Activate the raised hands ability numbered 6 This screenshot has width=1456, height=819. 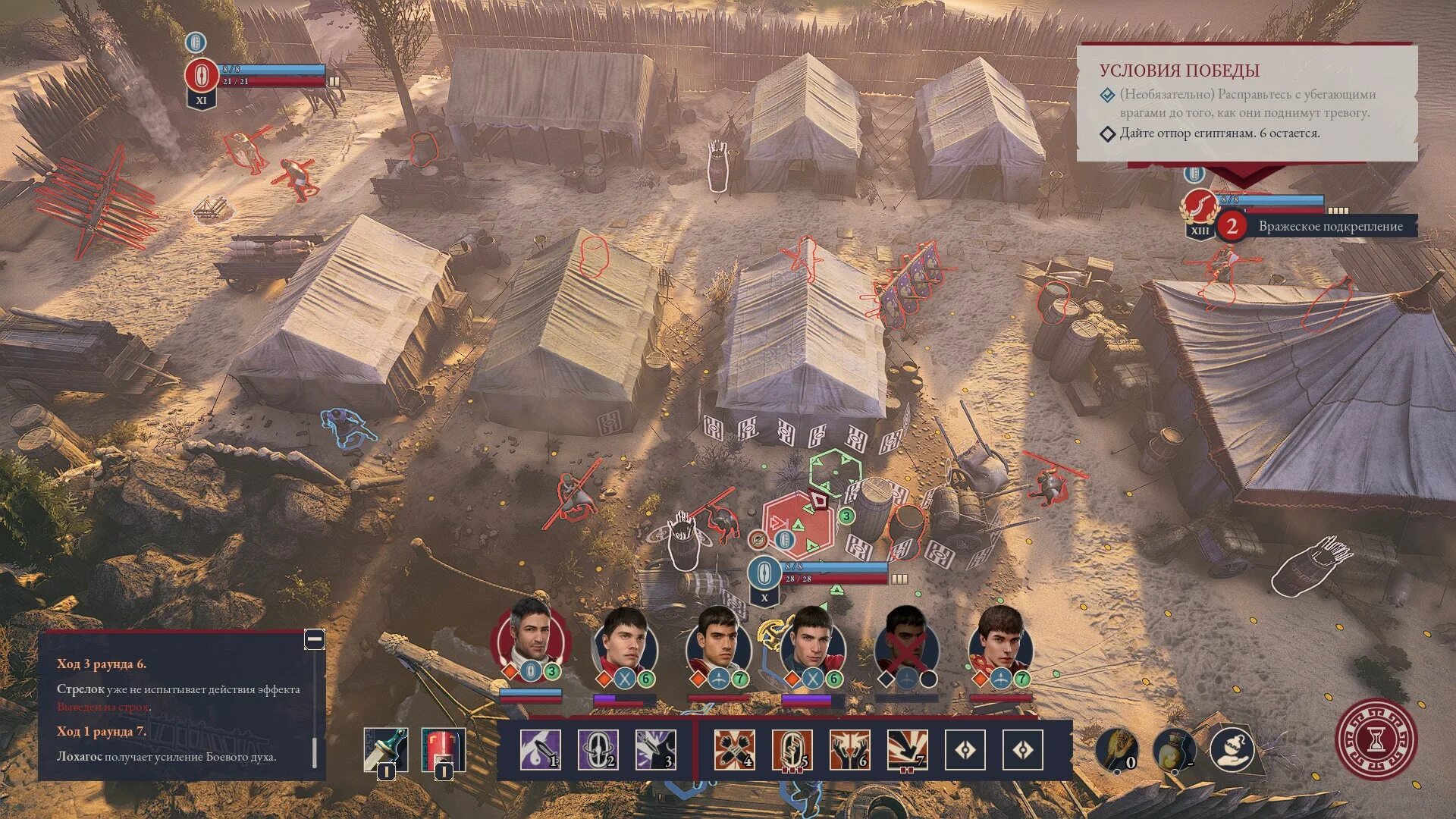(x=849, y=749)
